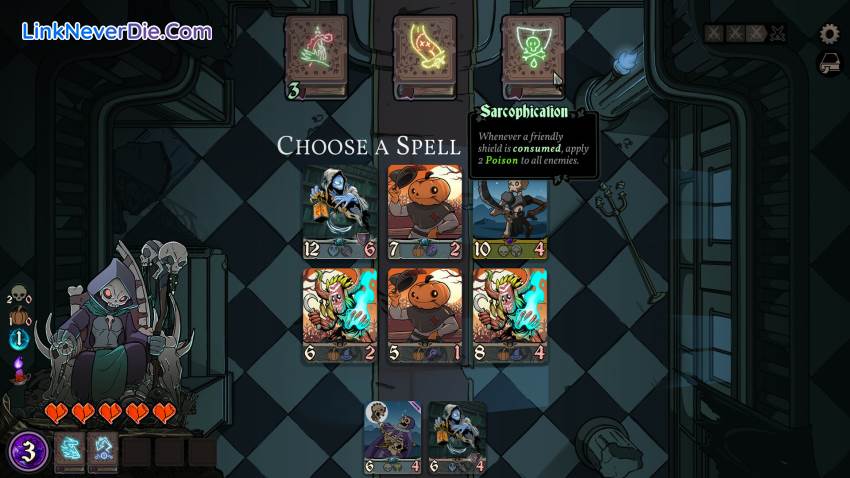The height and width of the screenshot is (478, 850).
Task: Select the pumpkin-head card with 5 attack
Action: (x=425, y=314)
